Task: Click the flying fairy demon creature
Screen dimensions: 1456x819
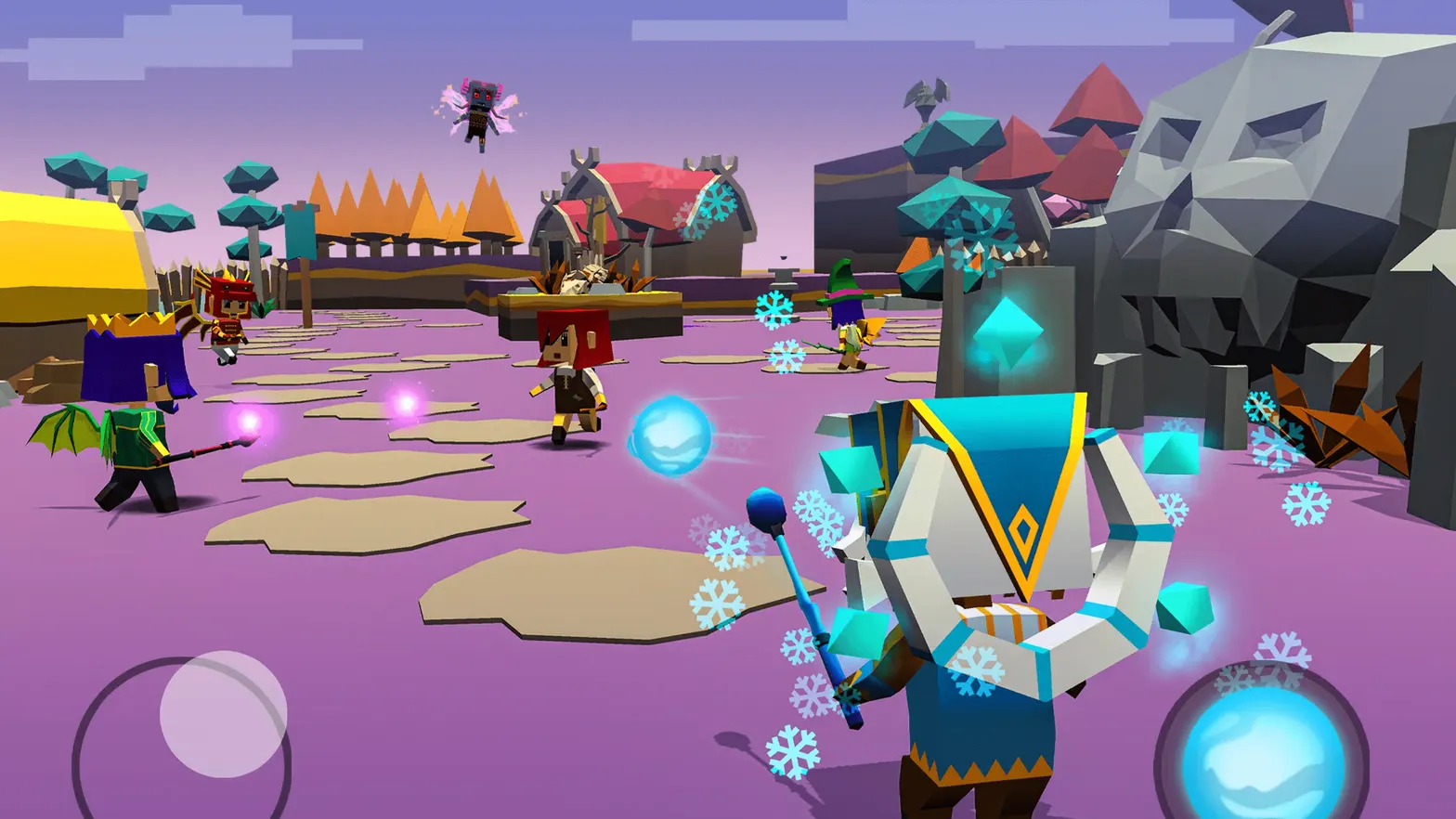Action: pos(480,109)
